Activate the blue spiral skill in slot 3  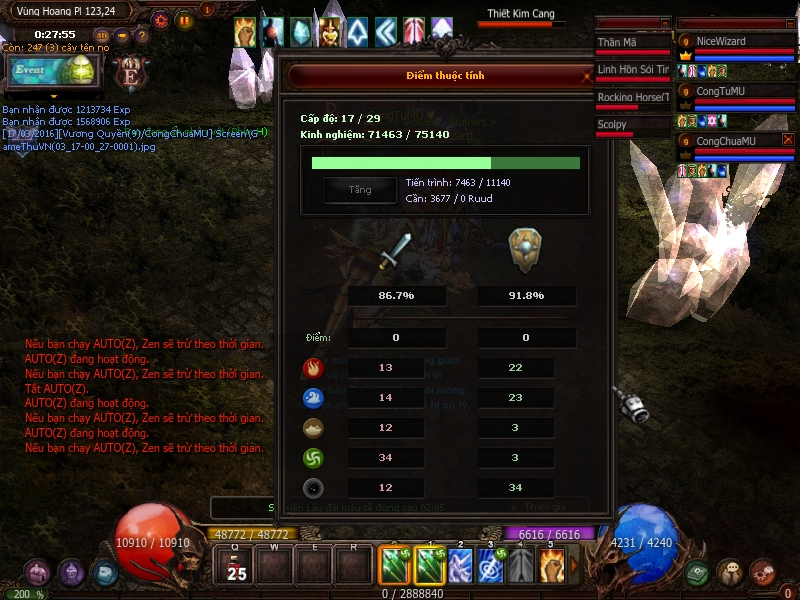click(491, 566)
